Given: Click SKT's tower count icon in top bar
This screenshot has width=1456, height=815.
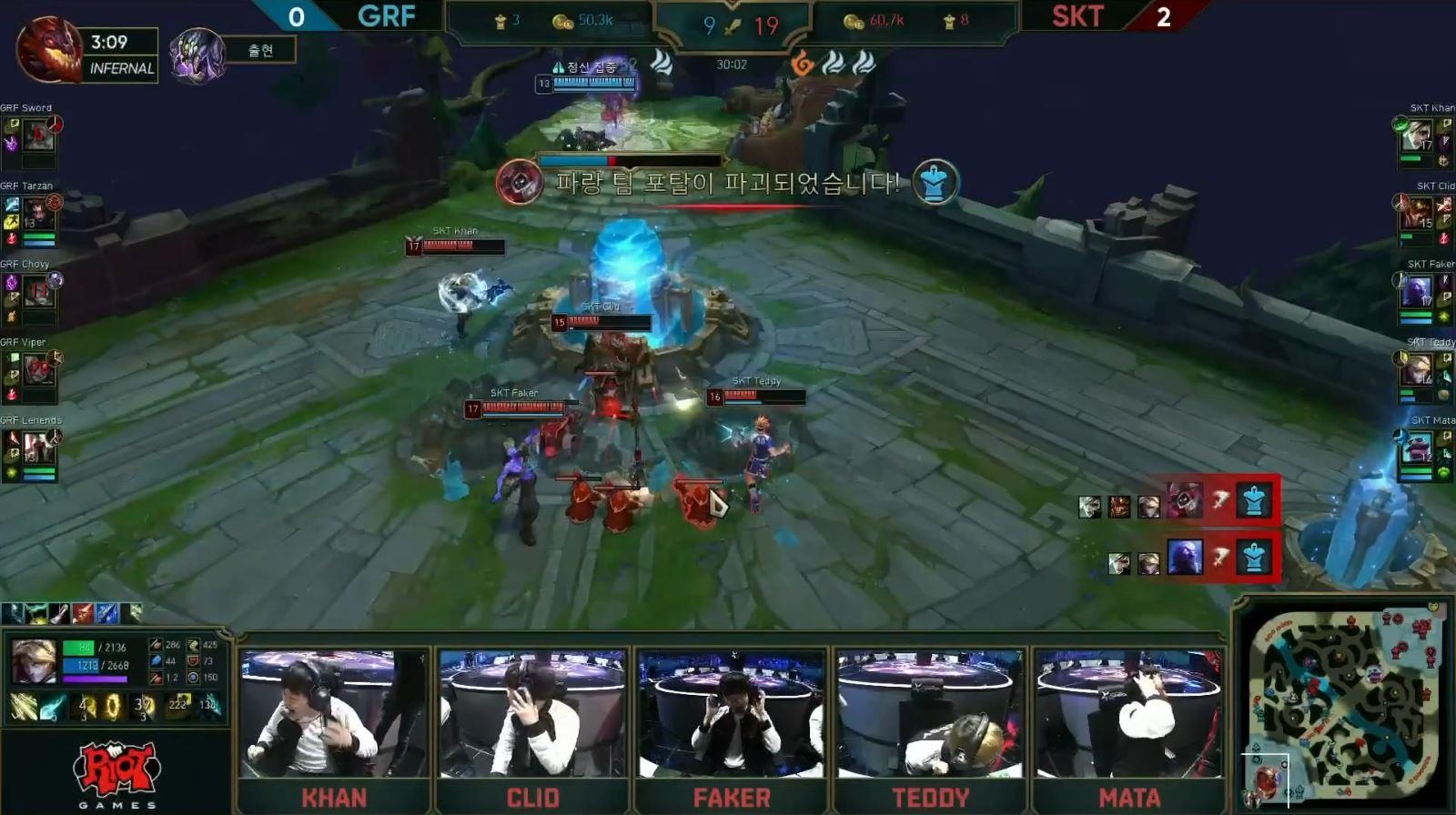Looking at the screenshot, I should click(948, 22).
